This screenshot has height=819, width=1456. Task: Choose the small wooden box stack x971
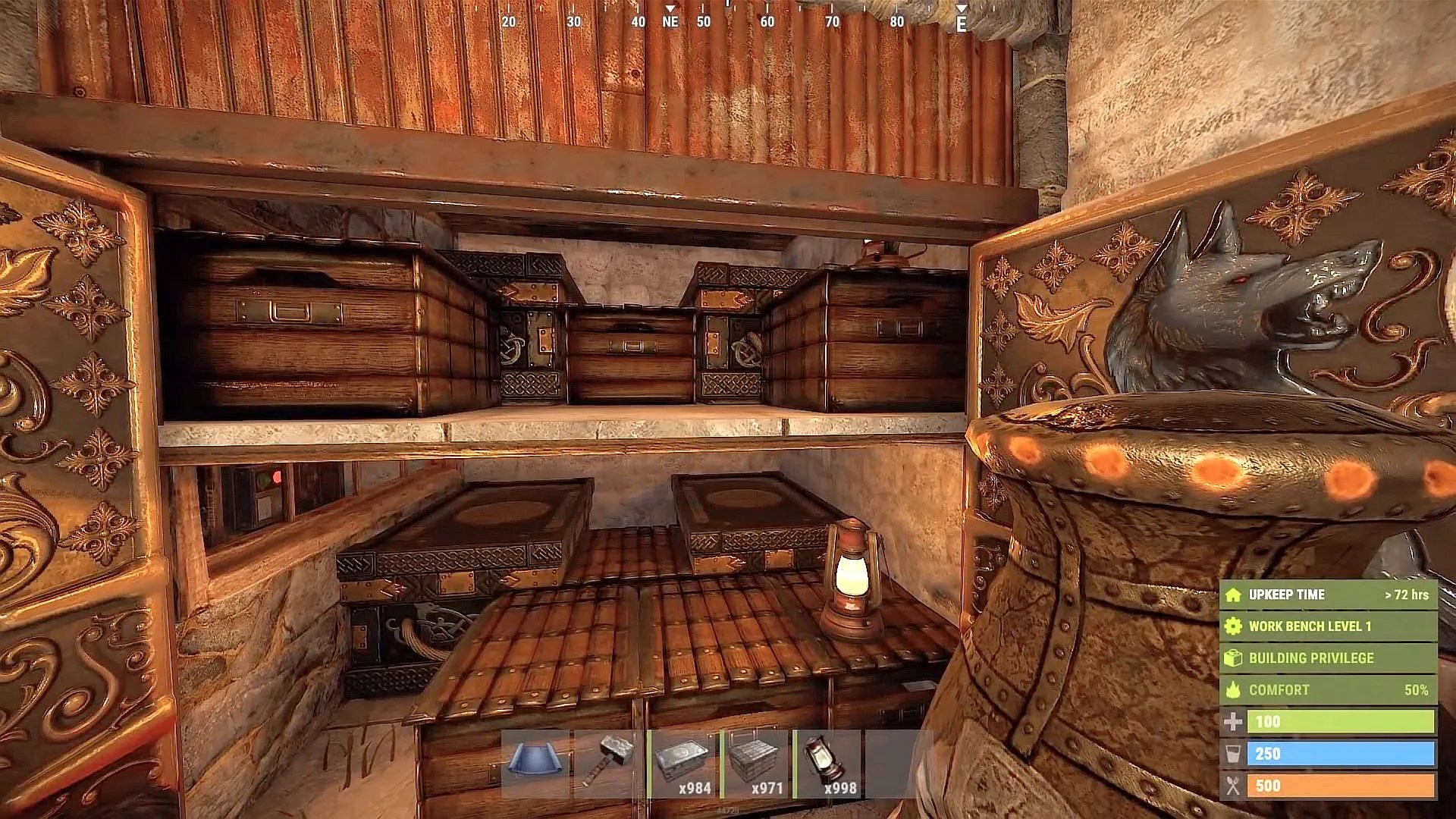pyautogui.click(x=756, y=763)
